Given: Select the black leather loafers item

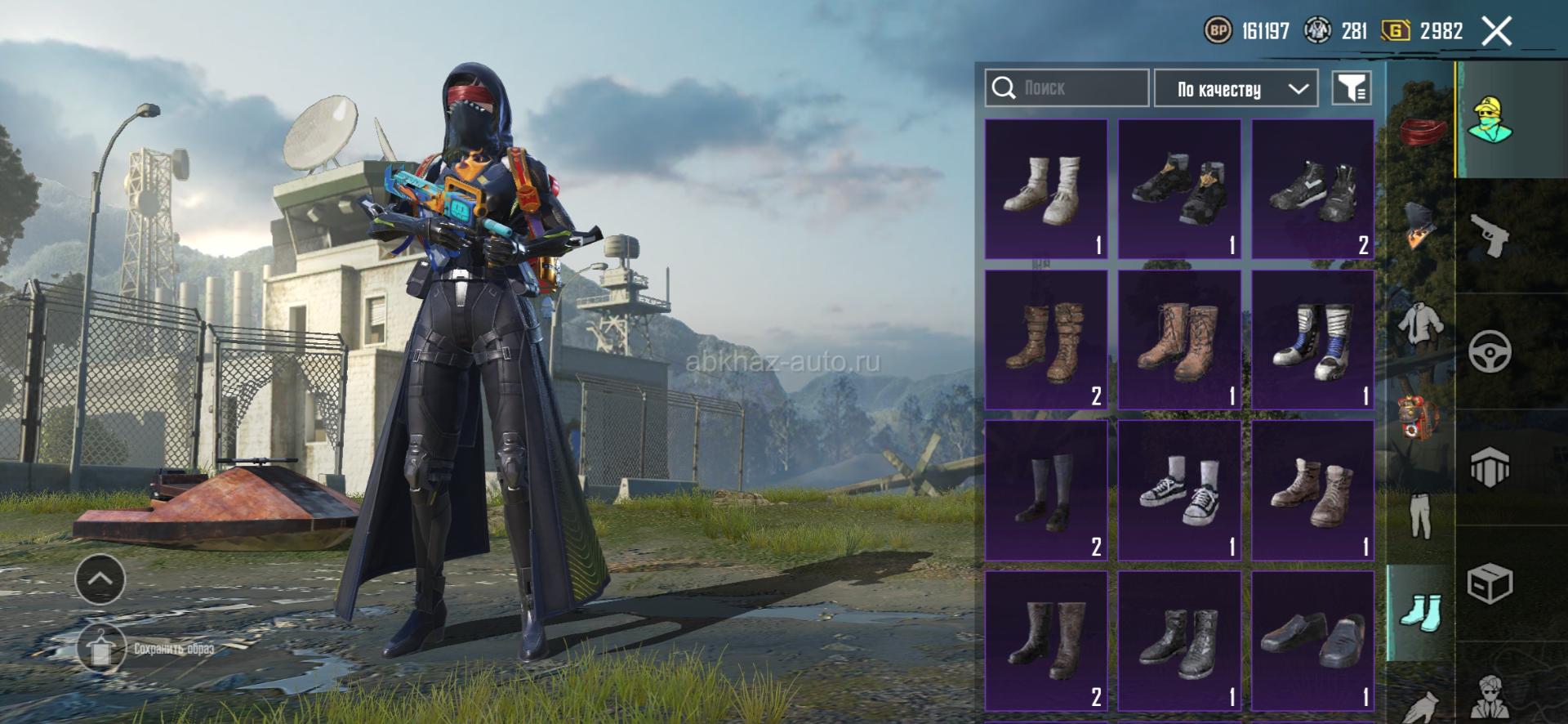Looking at the screenshot, I should (x=1312, y=641).
